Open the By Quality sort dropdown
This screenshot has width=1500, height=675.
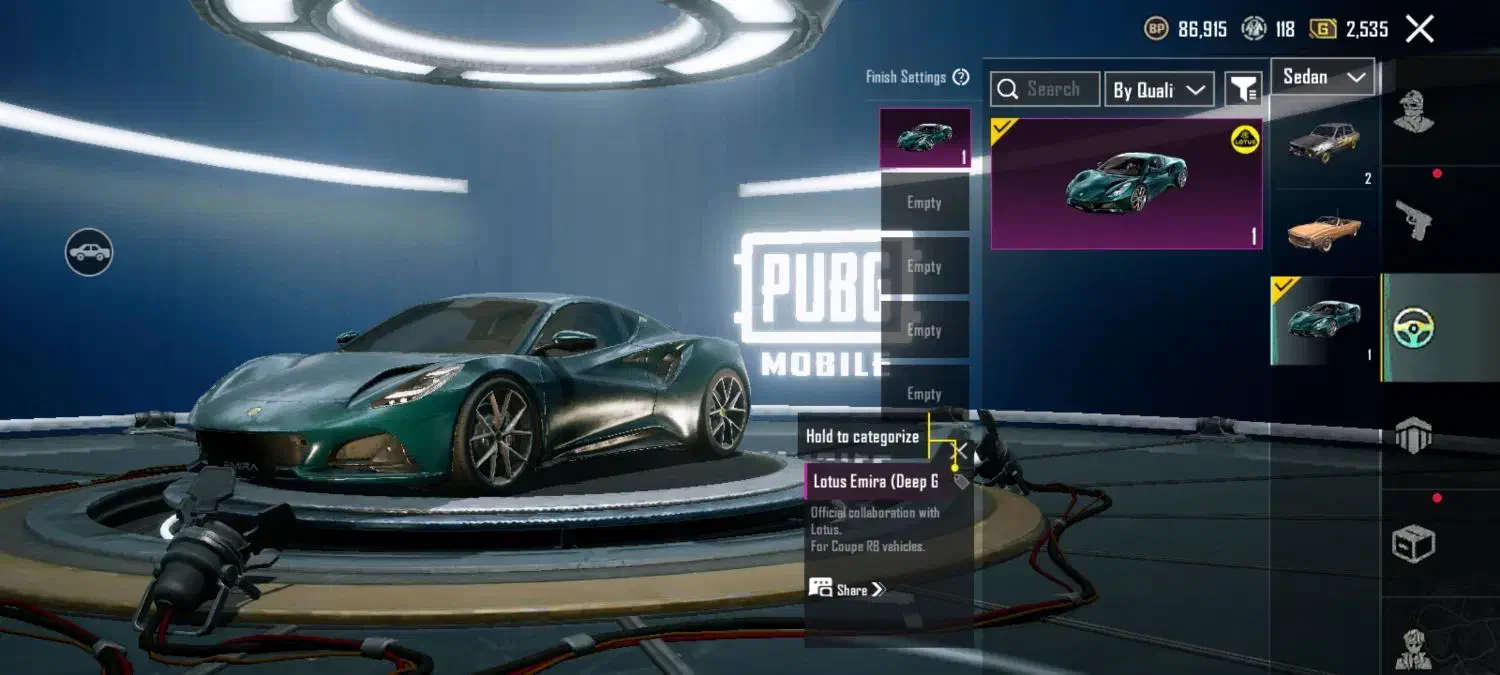click(1159, 90)
